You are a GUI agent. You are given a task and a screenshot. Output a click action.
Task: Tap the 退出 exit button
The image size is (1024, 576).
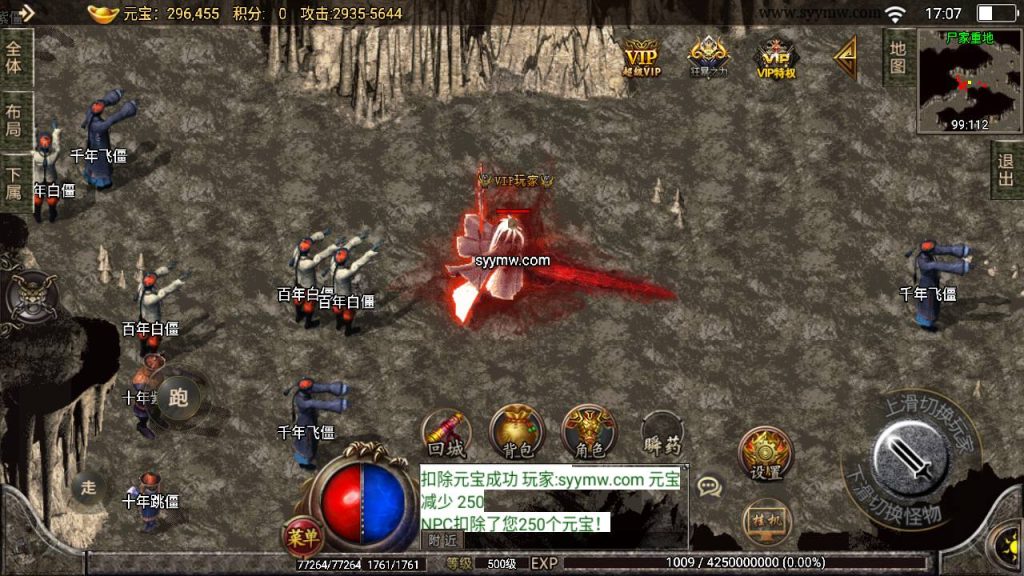click(x=1006, y=171)
